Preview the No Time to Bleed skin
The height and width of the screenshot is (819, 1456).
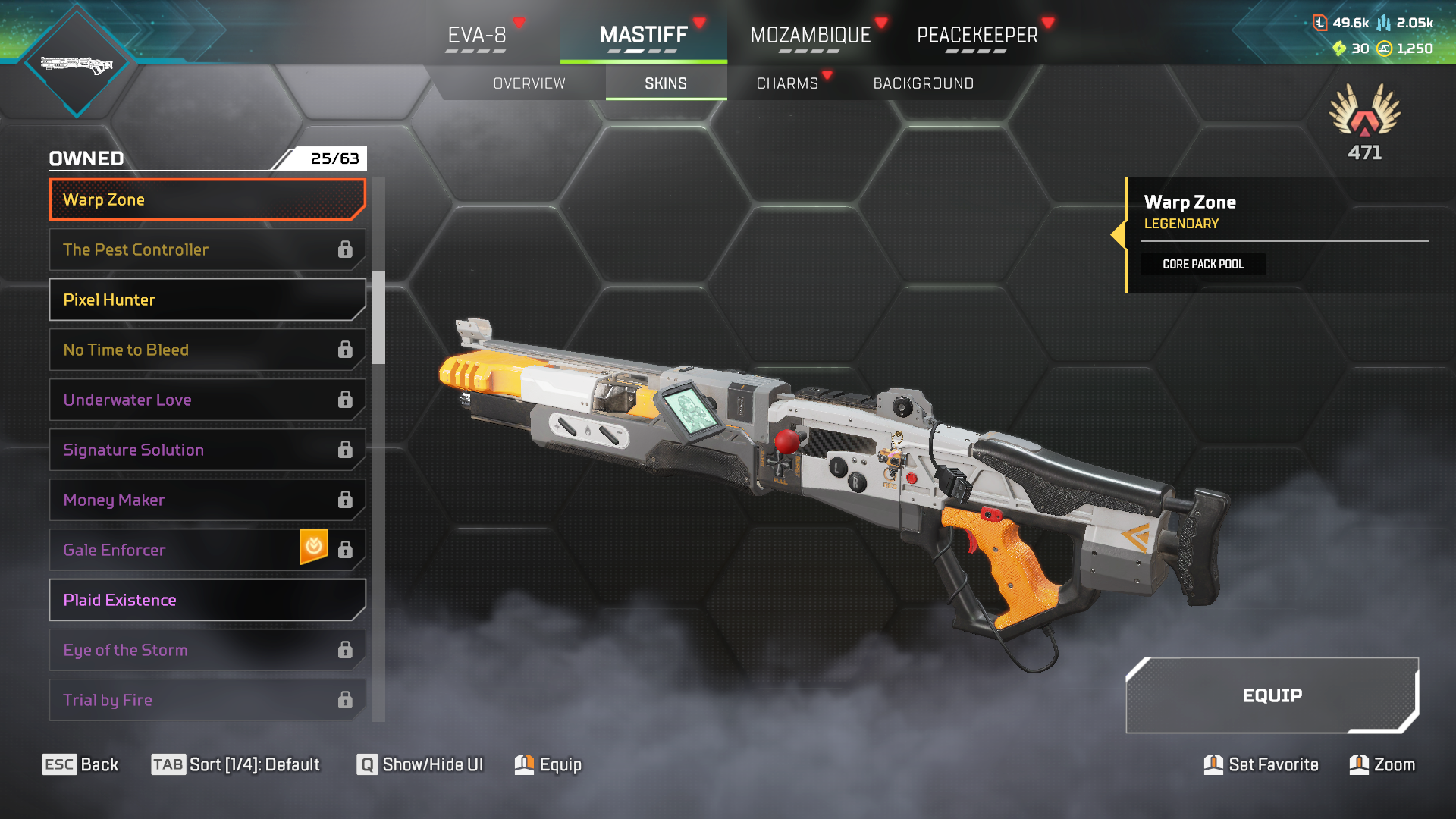(x=207, y=350)
